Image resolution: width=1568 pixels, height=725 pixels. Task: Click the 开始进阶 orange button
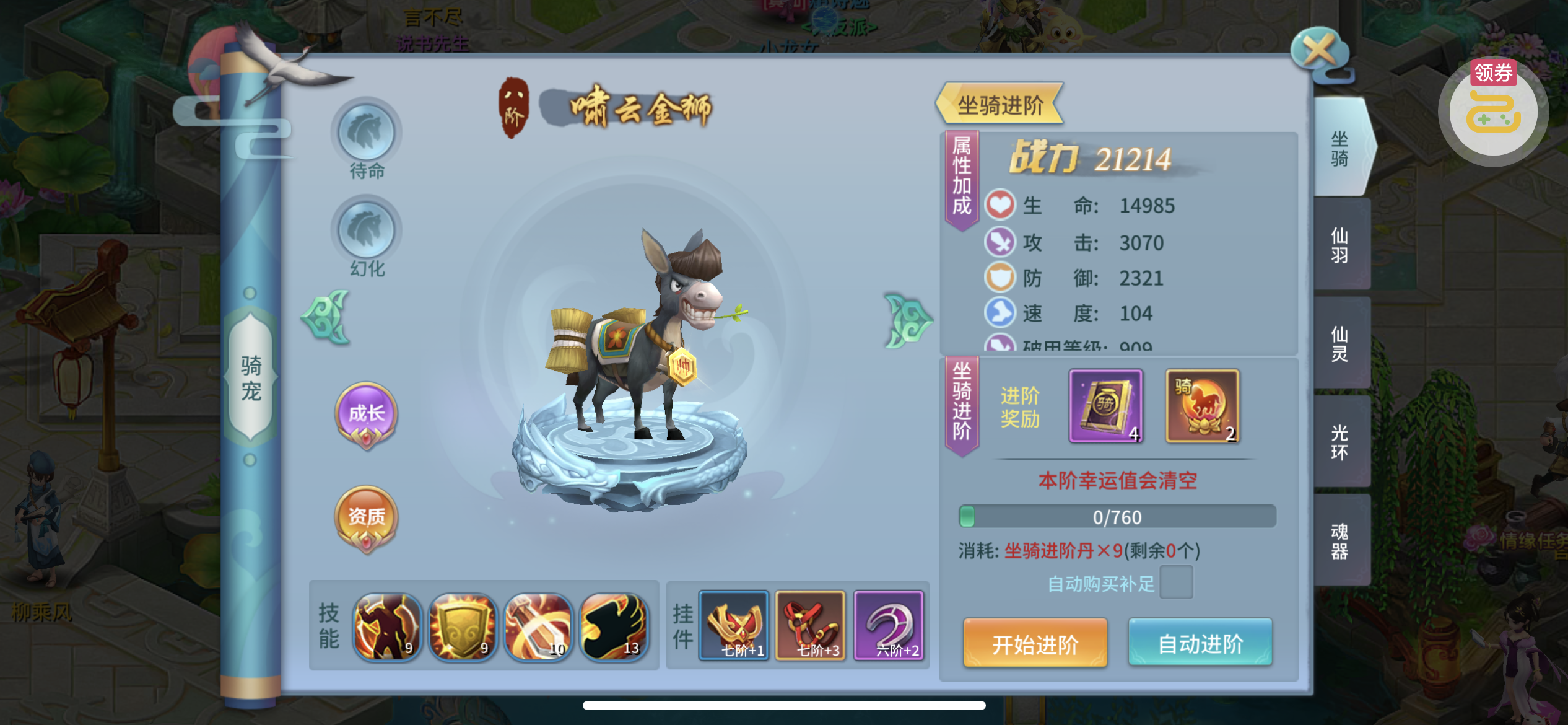pos(1035,644)
